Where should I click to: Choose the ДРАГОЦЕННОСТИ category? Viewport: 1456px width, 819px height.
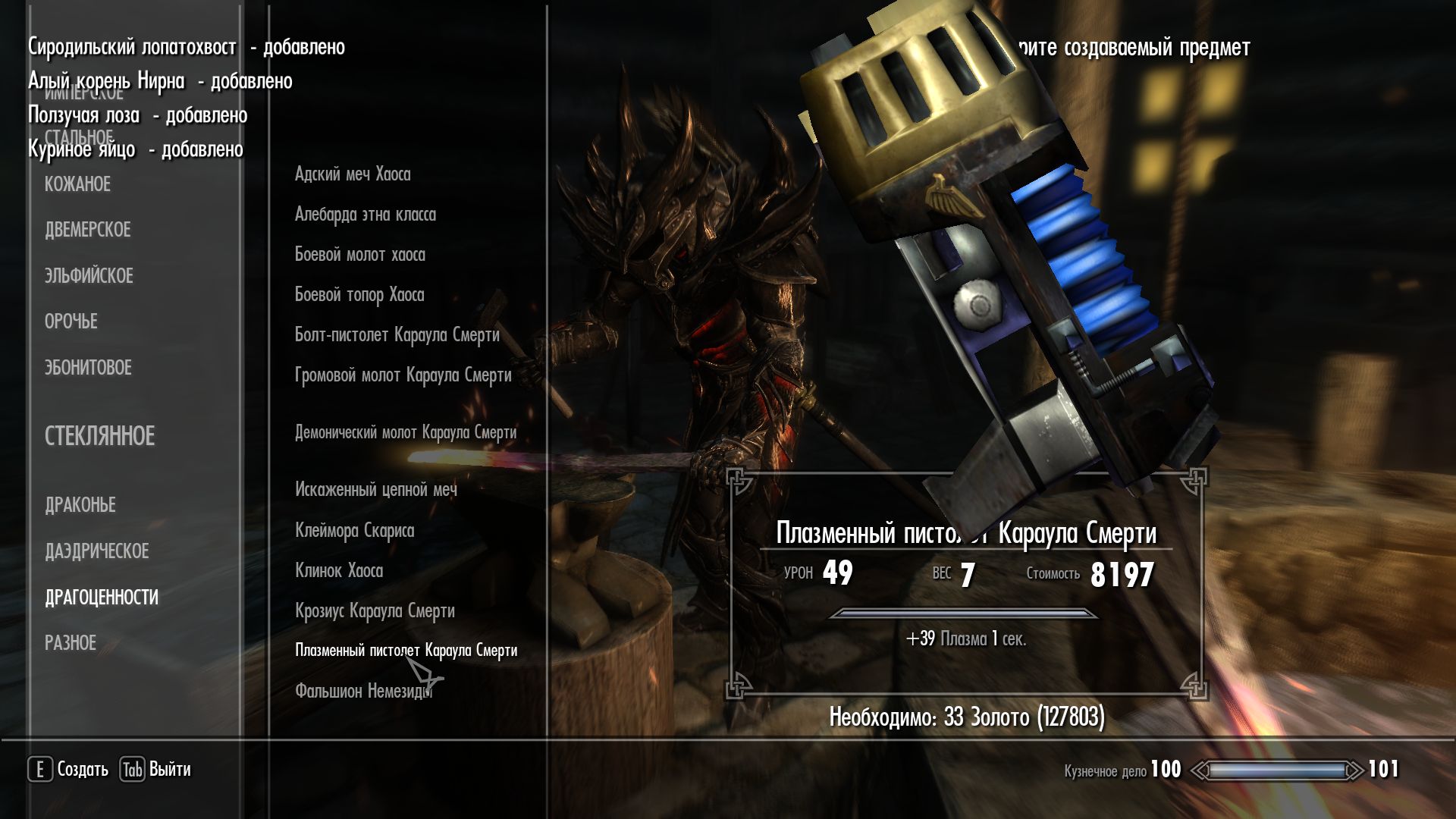(102, 598)
